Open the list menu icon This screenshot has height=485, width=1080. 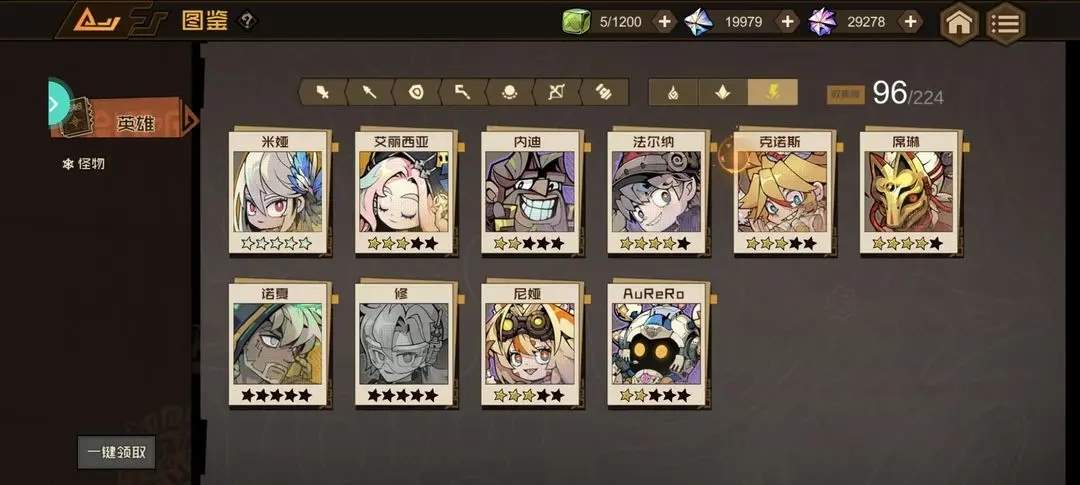(1005, 22)
